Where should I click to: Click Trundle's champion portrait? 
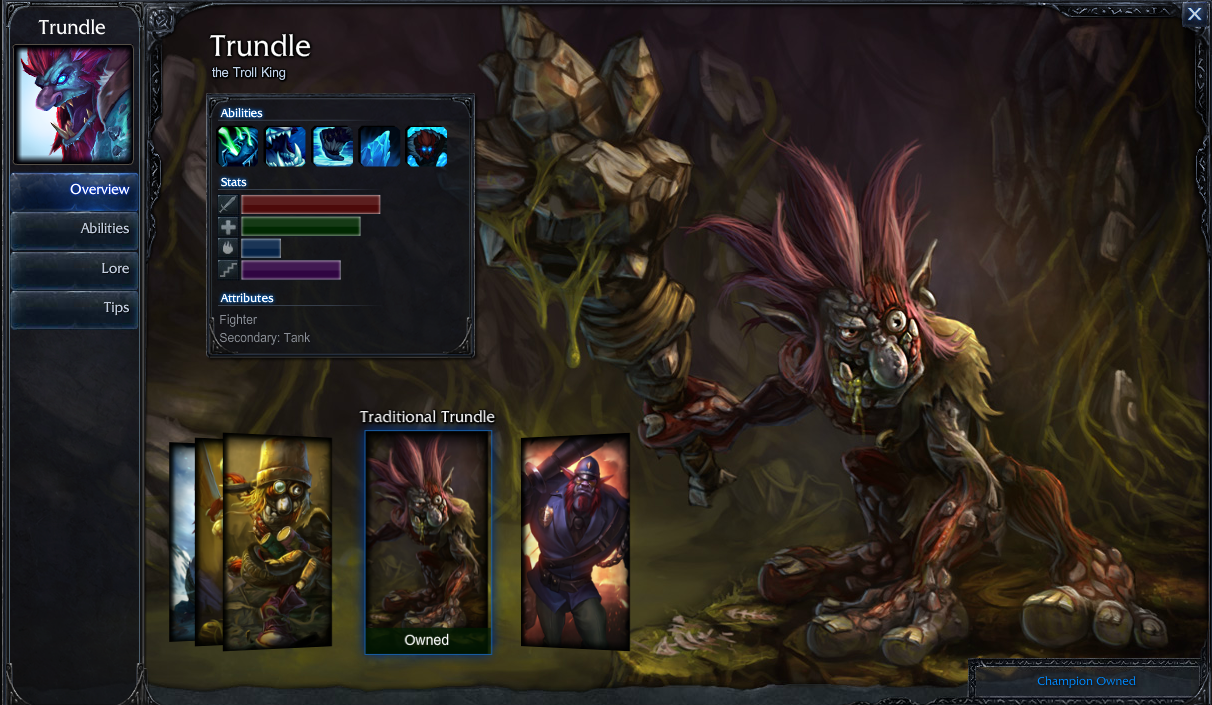tap(73, 104)
